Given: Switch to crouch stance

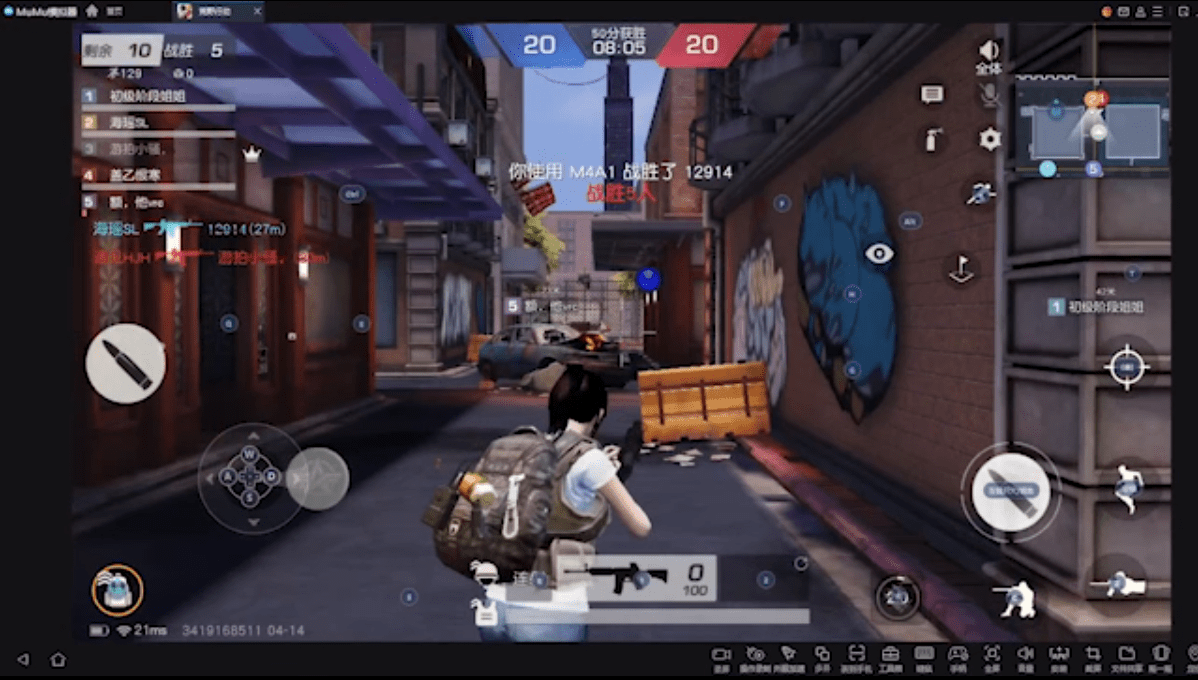Looking at the screenshot, I should [x=1016, y=599].
